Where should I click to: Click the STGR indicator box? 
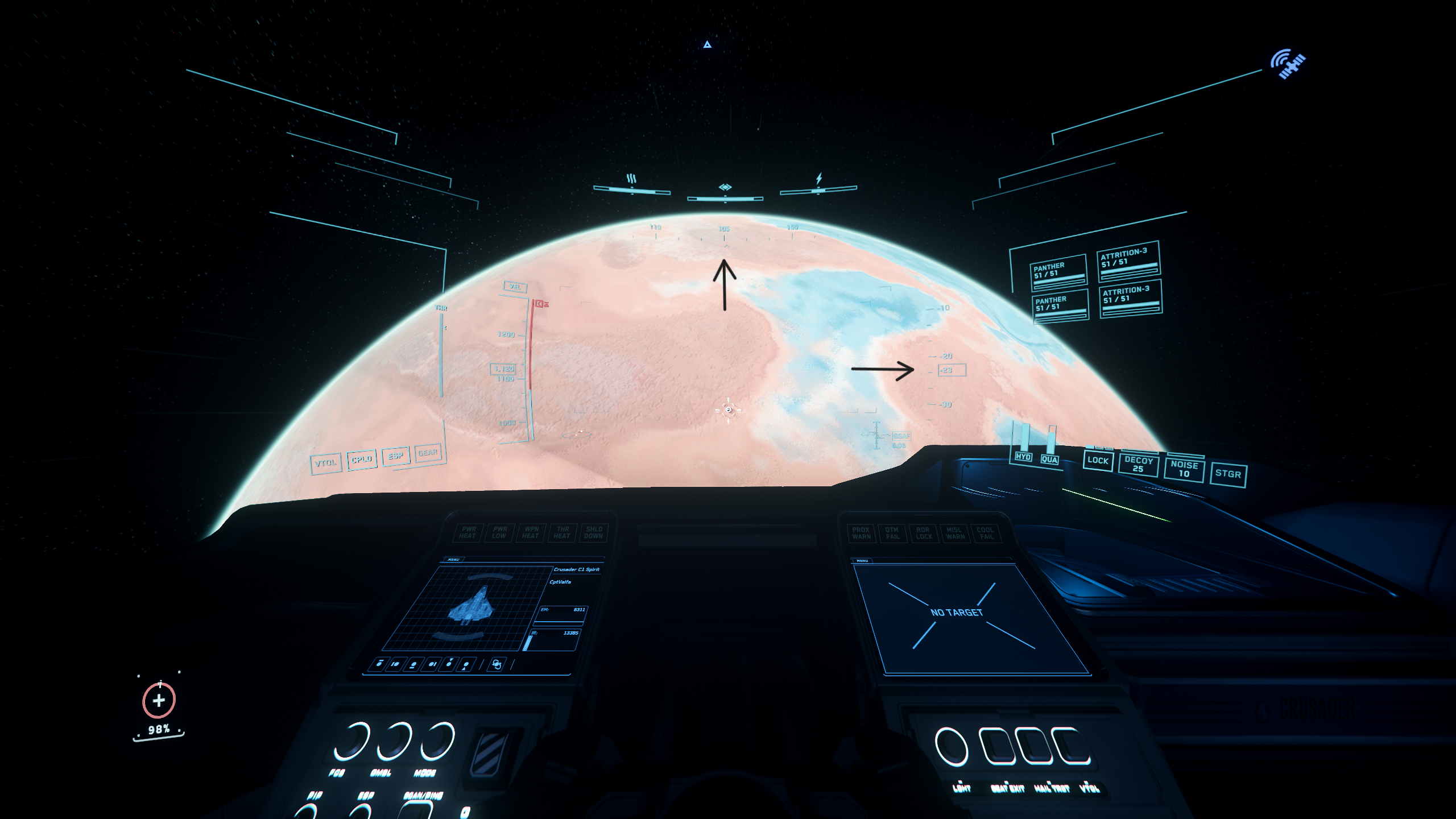point(1228,474)
